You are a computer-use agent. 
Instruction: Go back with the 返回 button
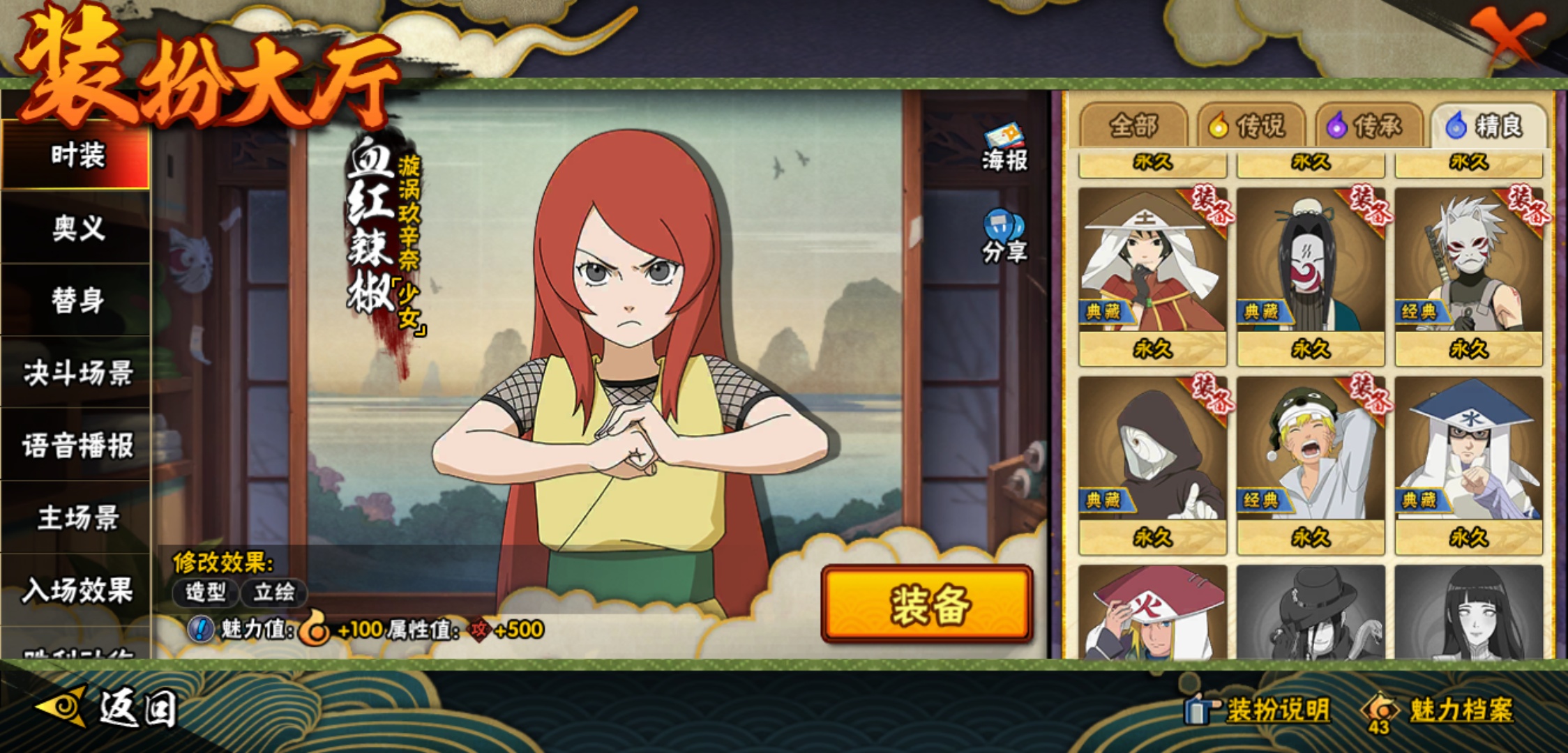(108, 708)
